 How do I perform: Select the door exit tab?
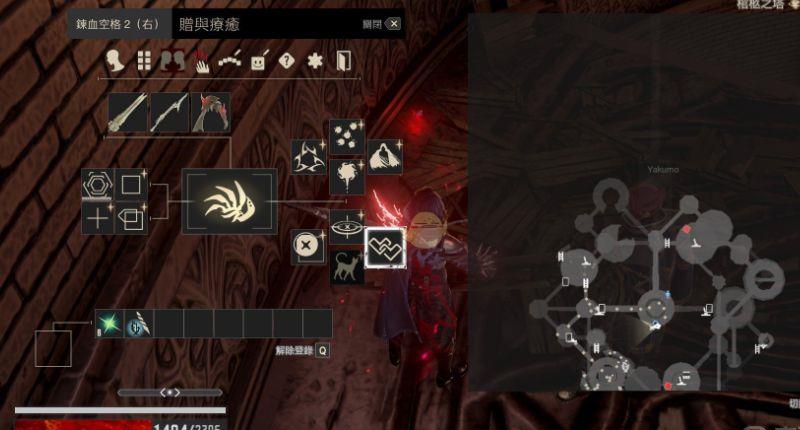pyautogui.click(x=344, y=61)
